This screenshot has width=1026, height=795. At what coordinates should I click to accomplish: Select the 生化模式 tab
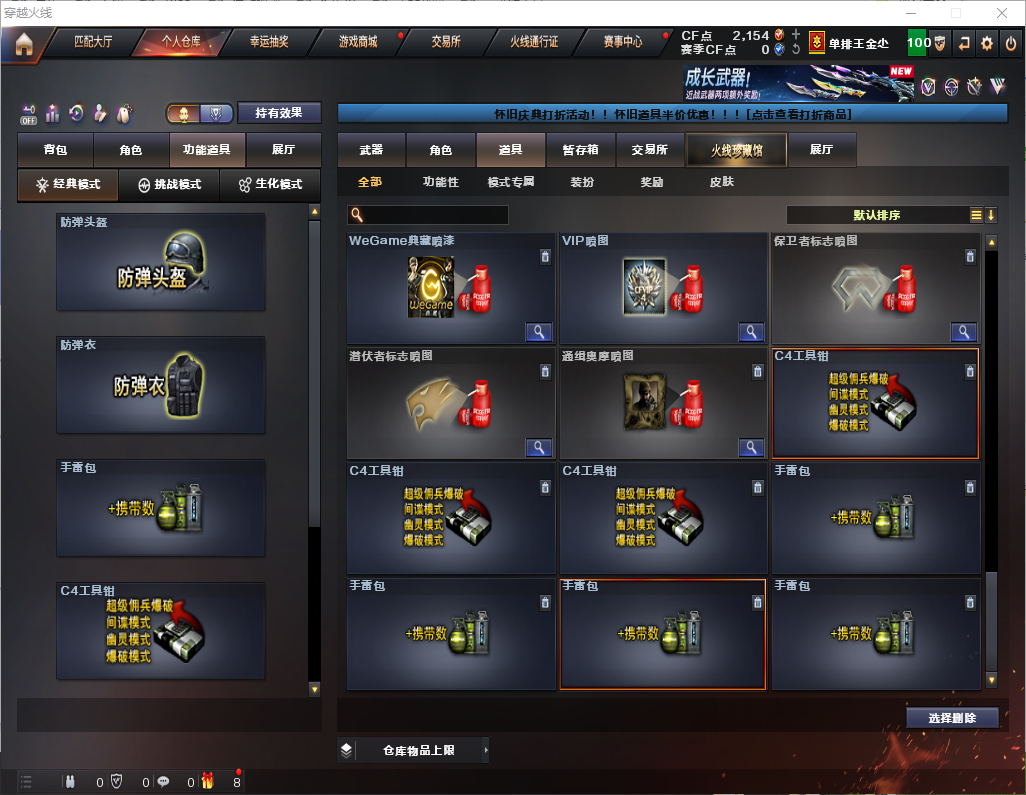(264, 185)
